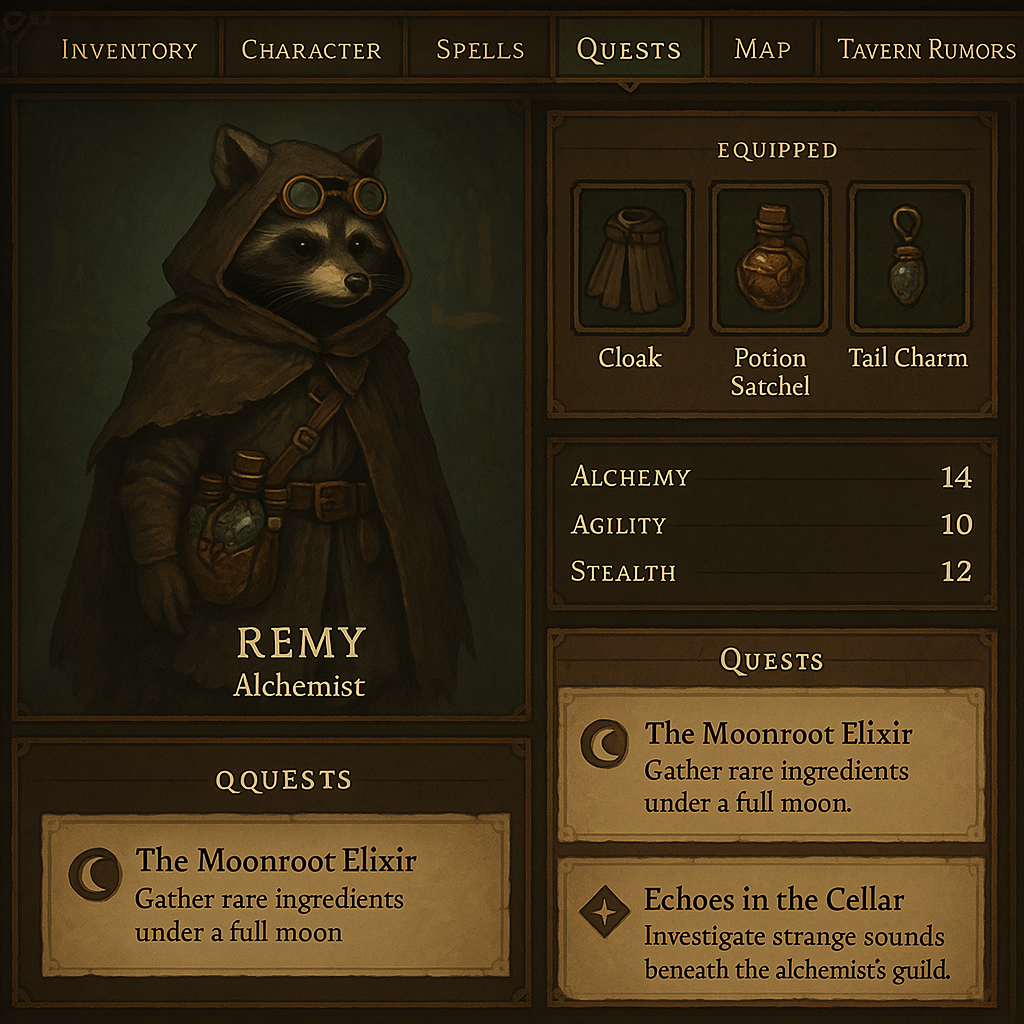
Task: Select the Spells tab
Action: [x=480, y=49]
